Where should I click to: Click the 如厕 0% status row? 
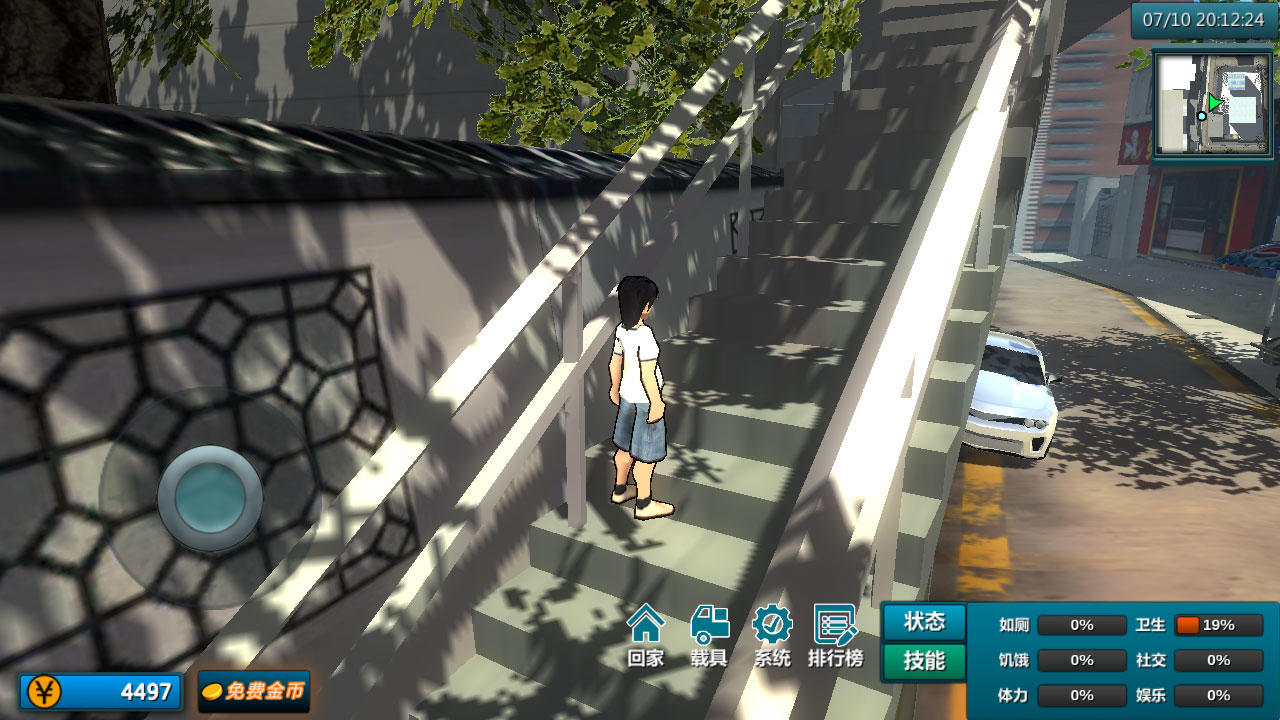click(x=1080, y=624)
